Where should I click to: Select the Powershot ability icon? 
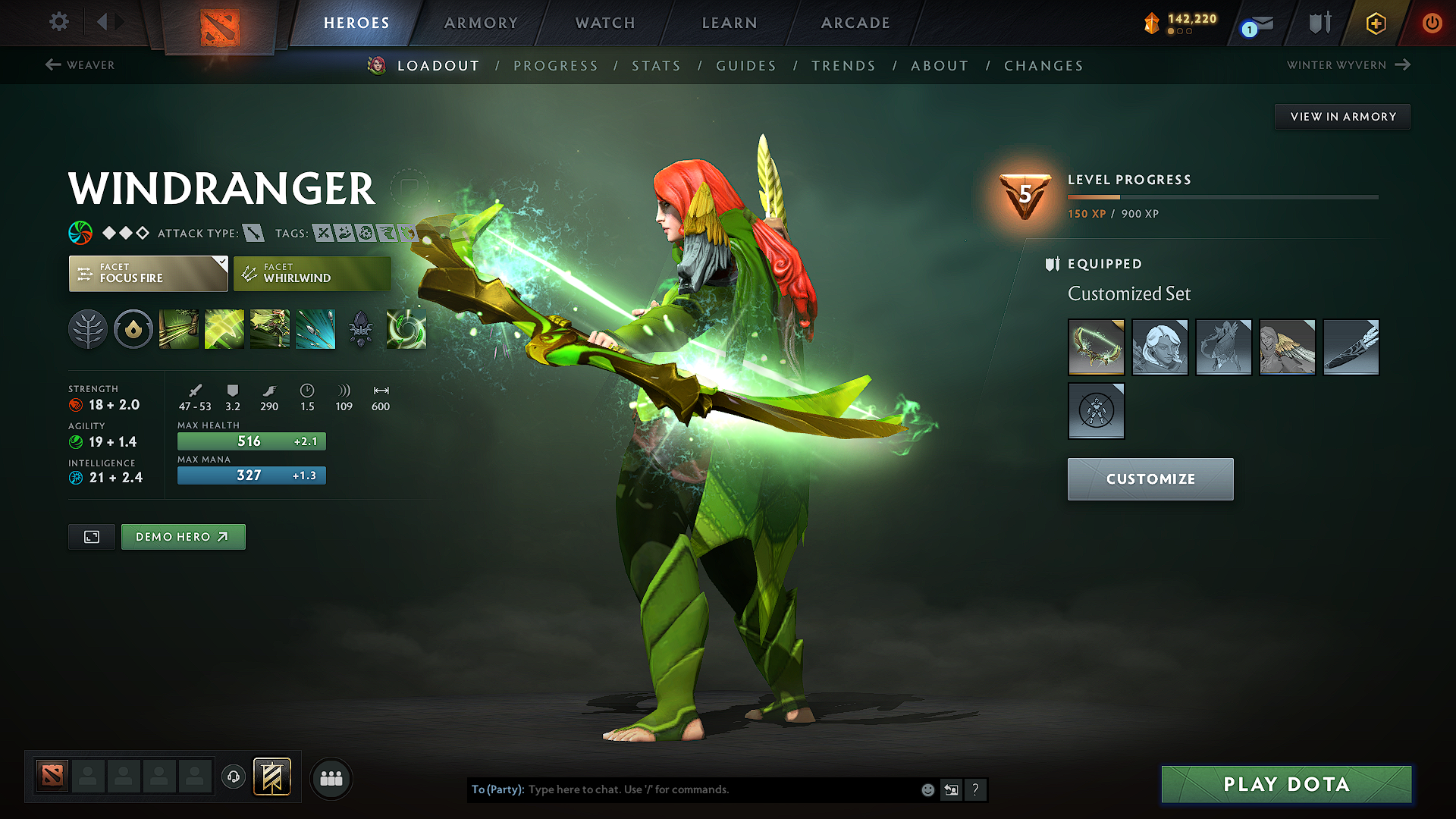pyautogui.click(x=224, y=329)
